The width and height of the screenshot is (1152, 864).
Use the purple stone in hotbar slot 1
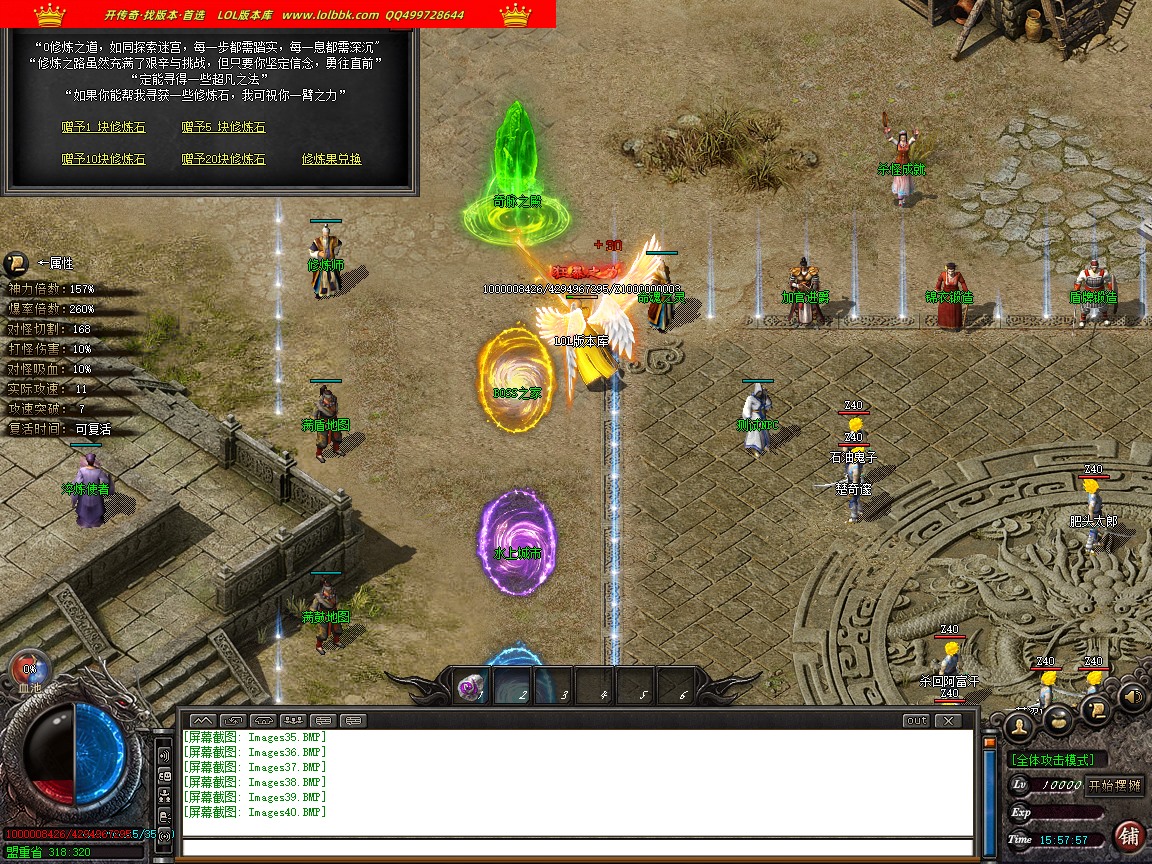coord(472,688)
